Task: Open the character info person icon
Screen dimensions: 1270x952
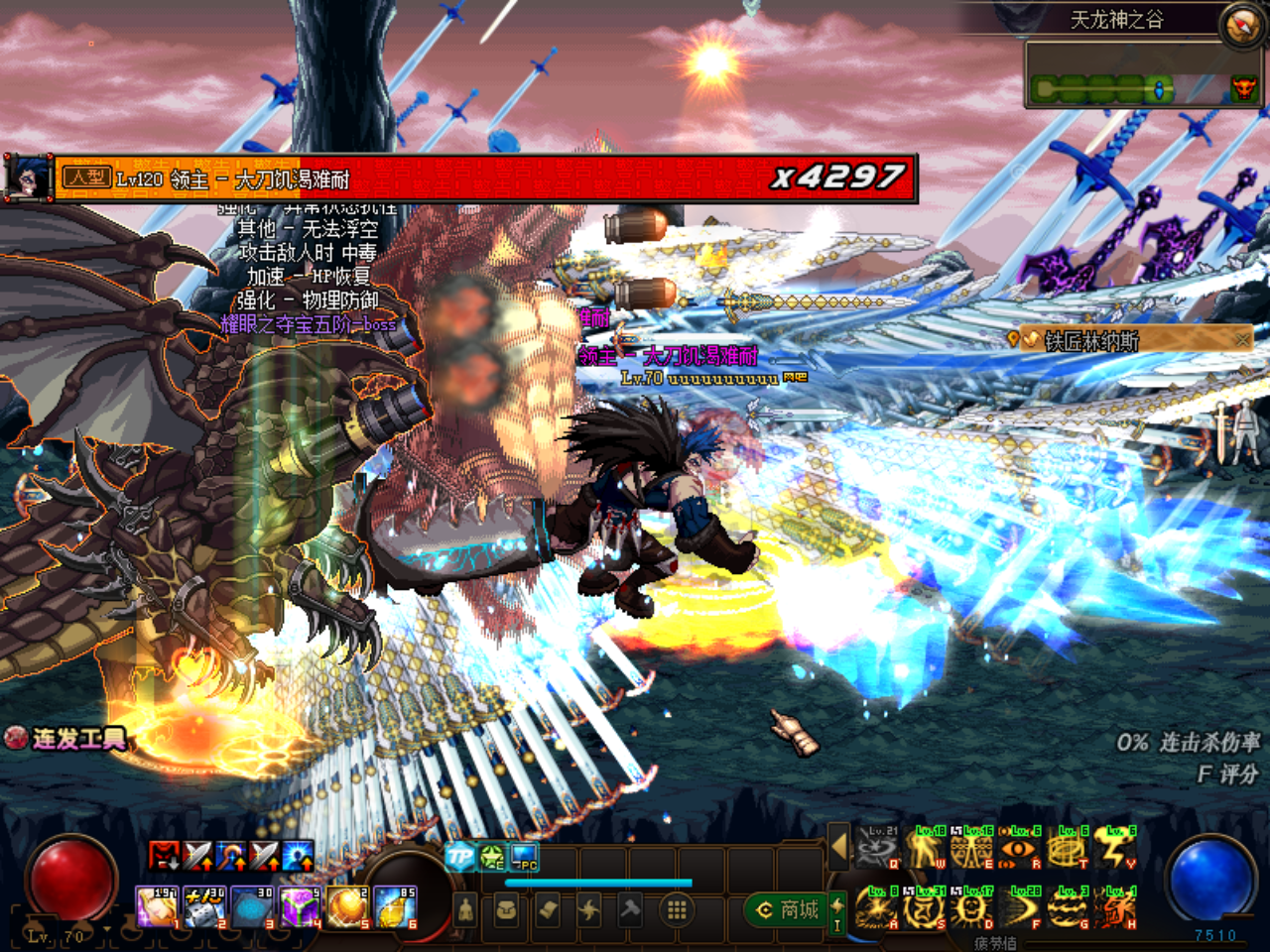Action: coord(467,910)
